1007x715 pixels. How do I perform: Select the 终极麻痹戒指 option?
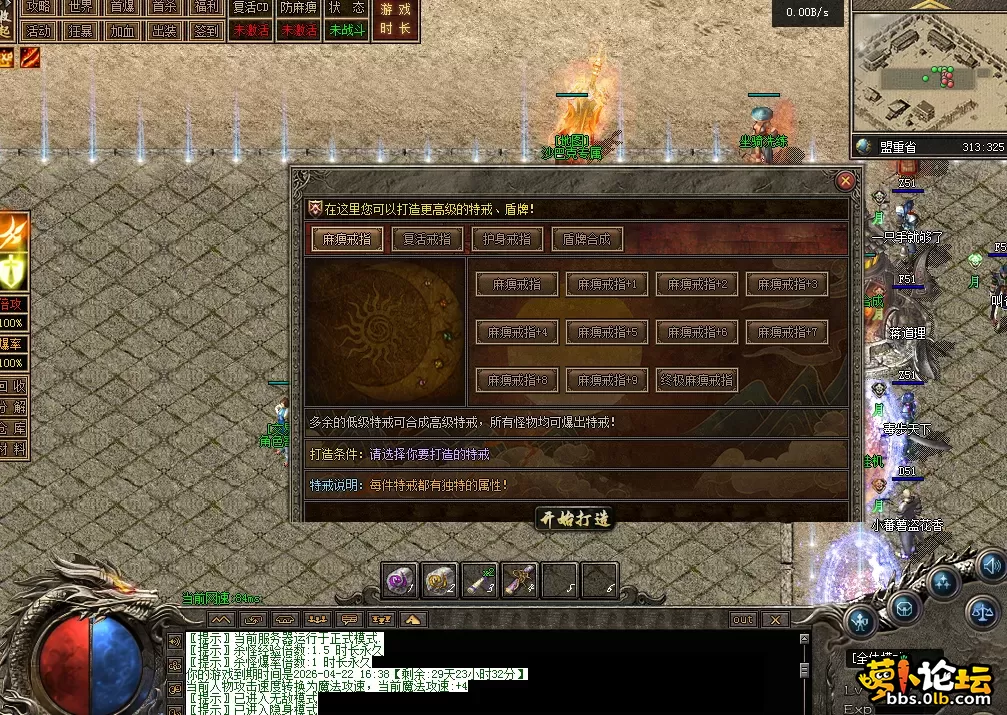(697, 380)
